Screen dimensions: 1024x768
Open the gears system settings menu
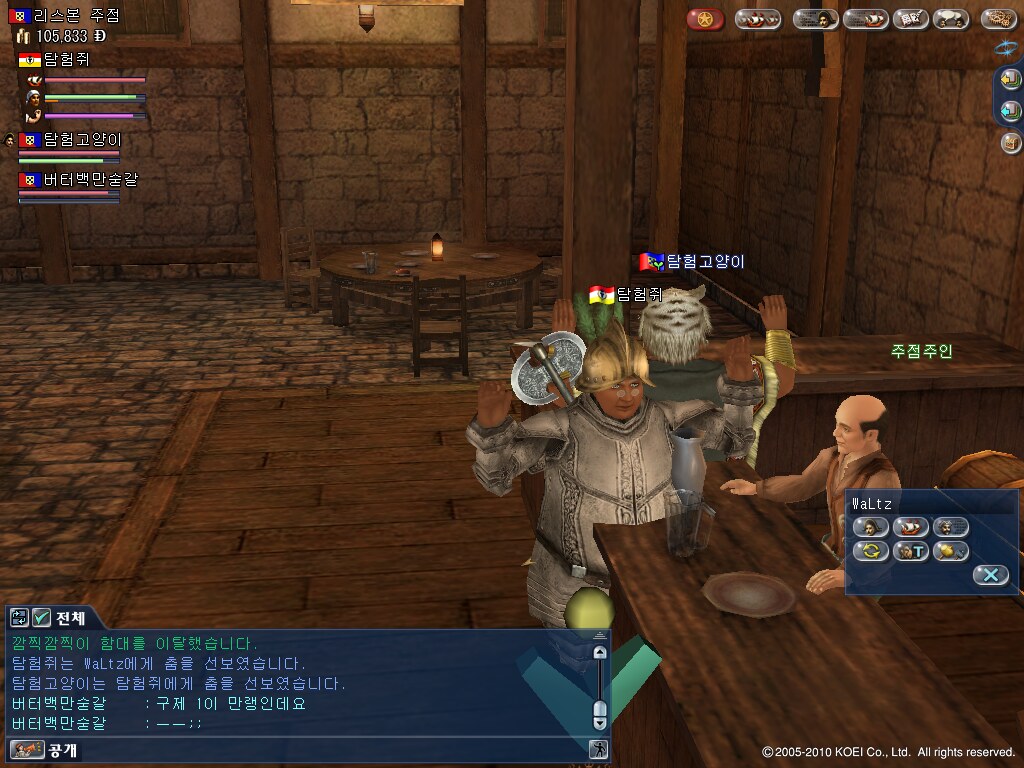click(998, 19)
